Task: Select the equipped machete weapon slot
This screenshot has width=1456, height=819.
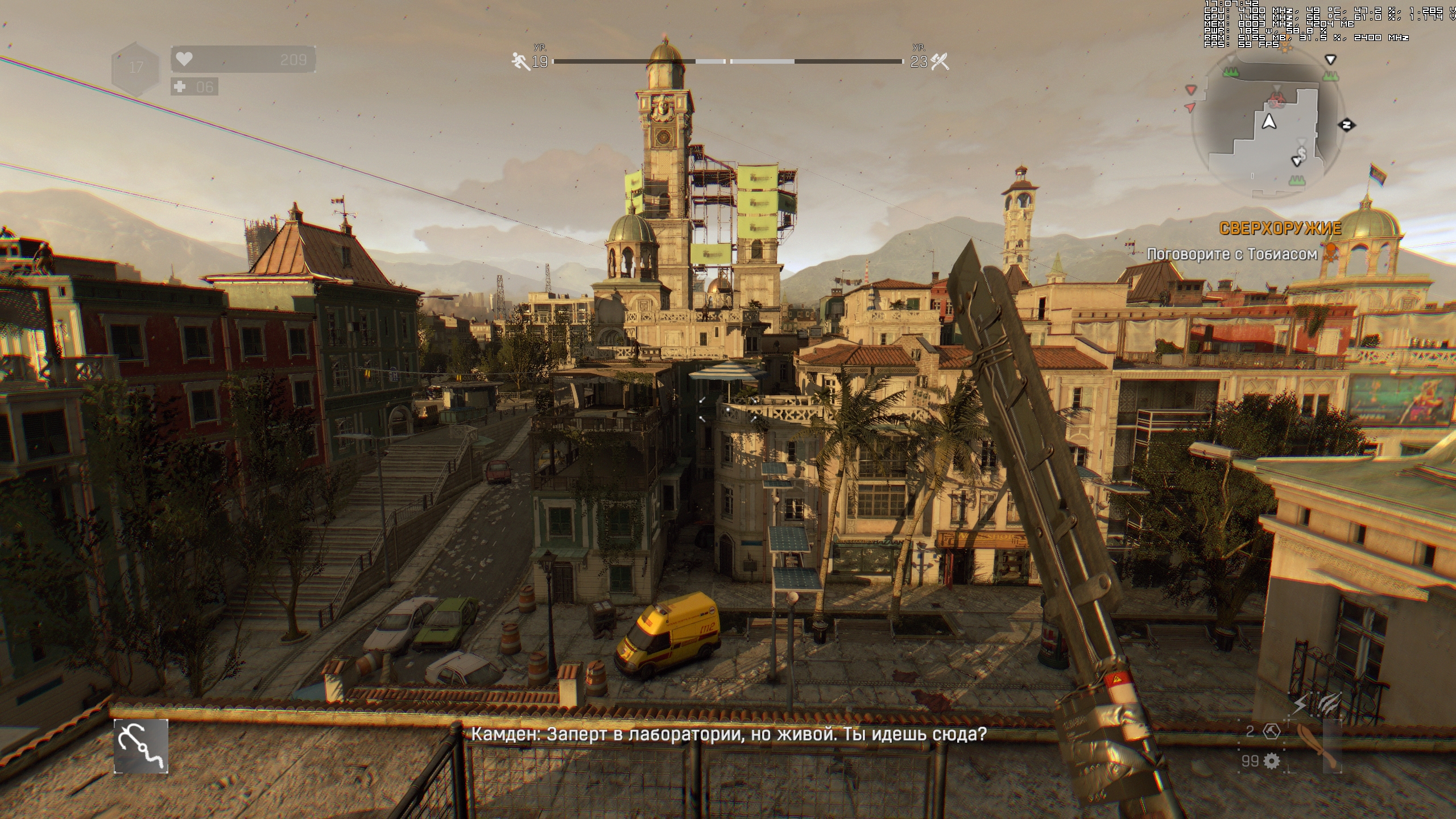Action: [x=1318, y=746]
